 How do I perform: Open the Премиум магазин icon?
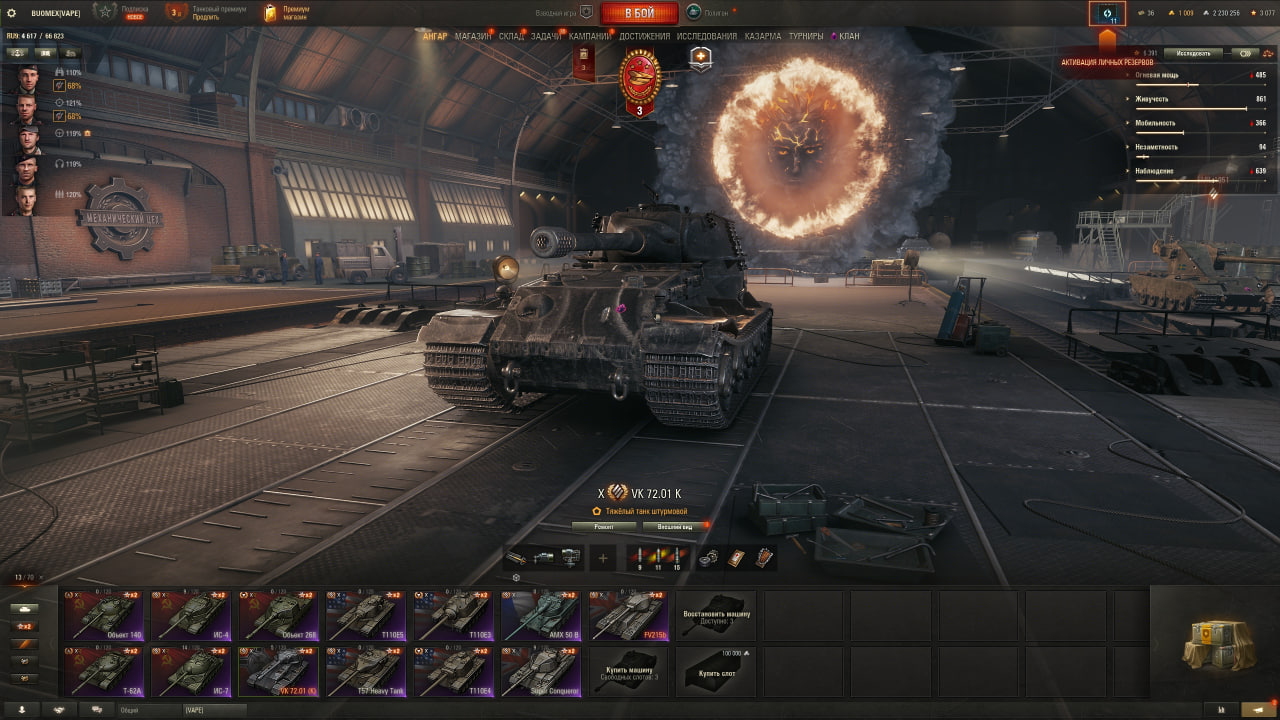(x=268, y=13)
